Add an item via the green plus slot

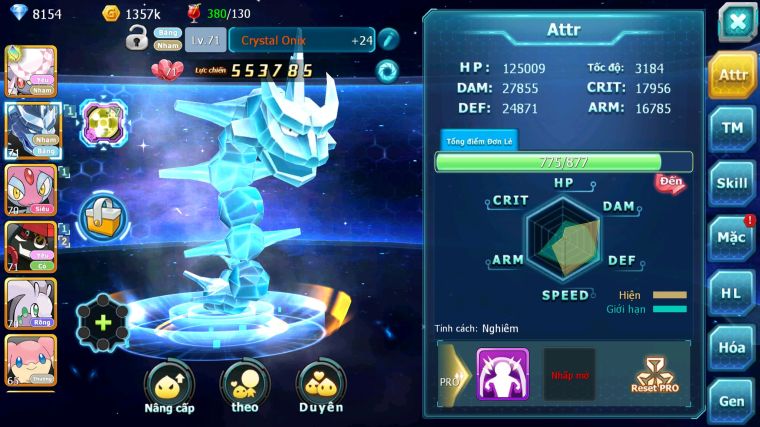[x=102, y=322]
